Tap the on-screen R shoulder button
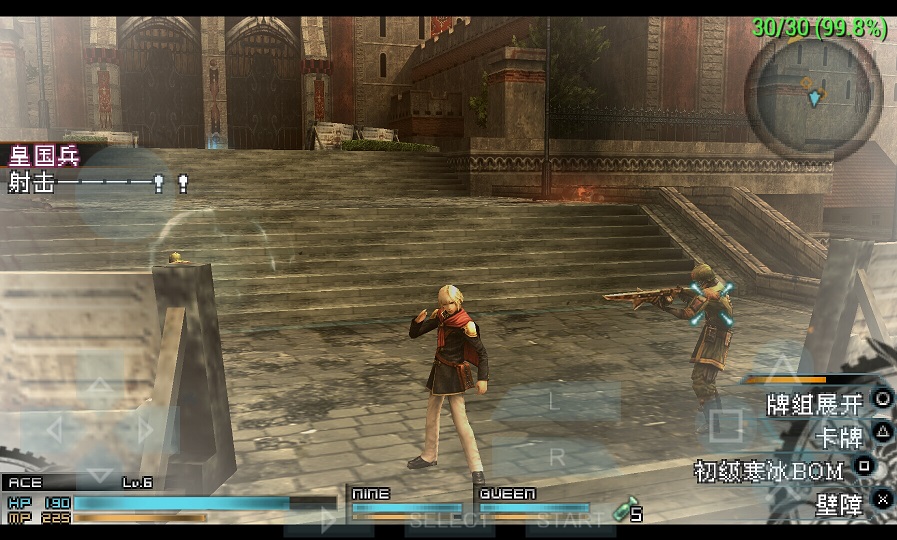Image resolution: width=897 pixels, height=540 pixels. [x=557, y=457]
